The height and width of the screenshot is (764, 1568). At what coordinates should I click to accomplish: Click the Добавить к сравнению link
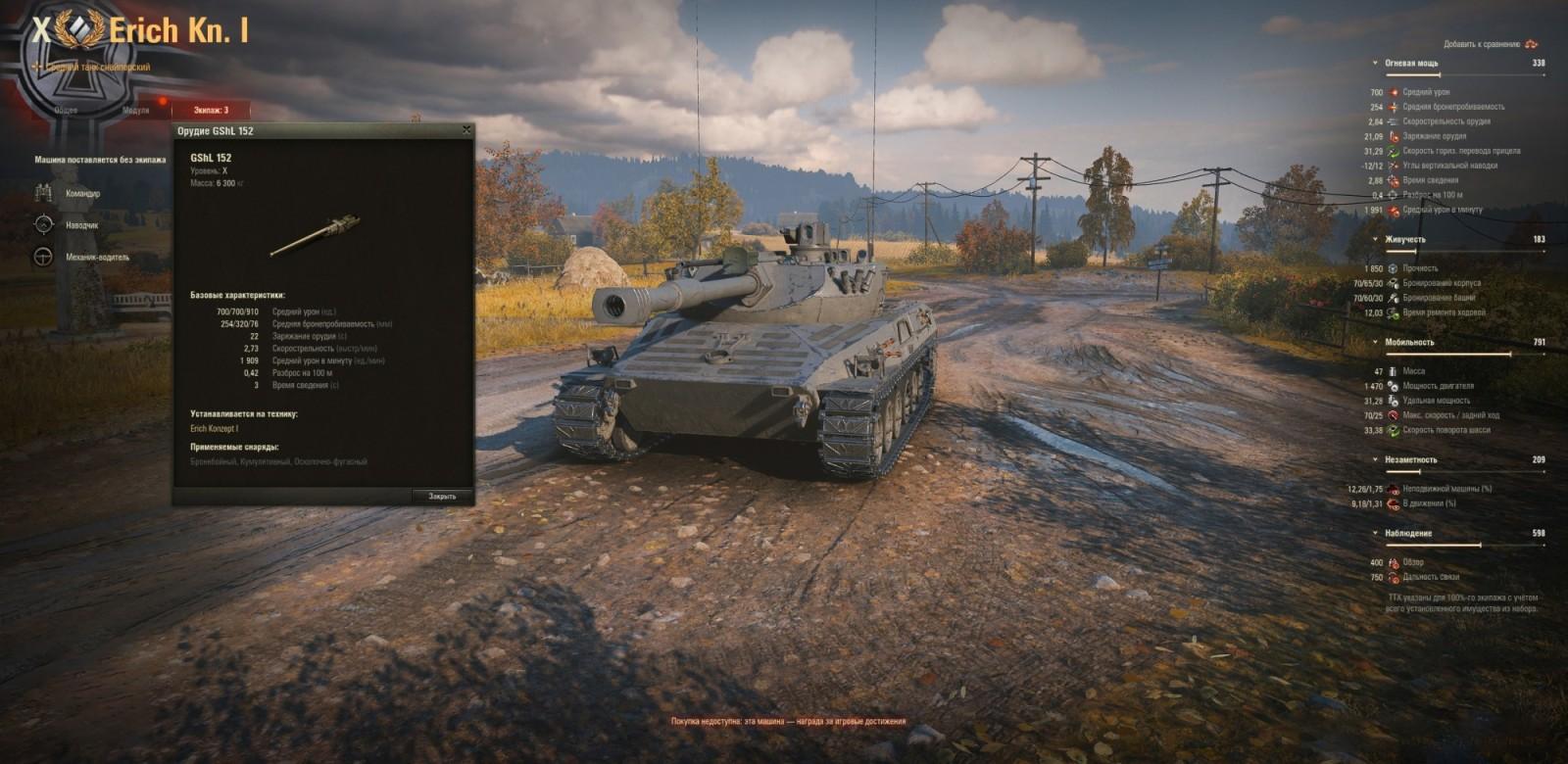(x=1481, y=44)
